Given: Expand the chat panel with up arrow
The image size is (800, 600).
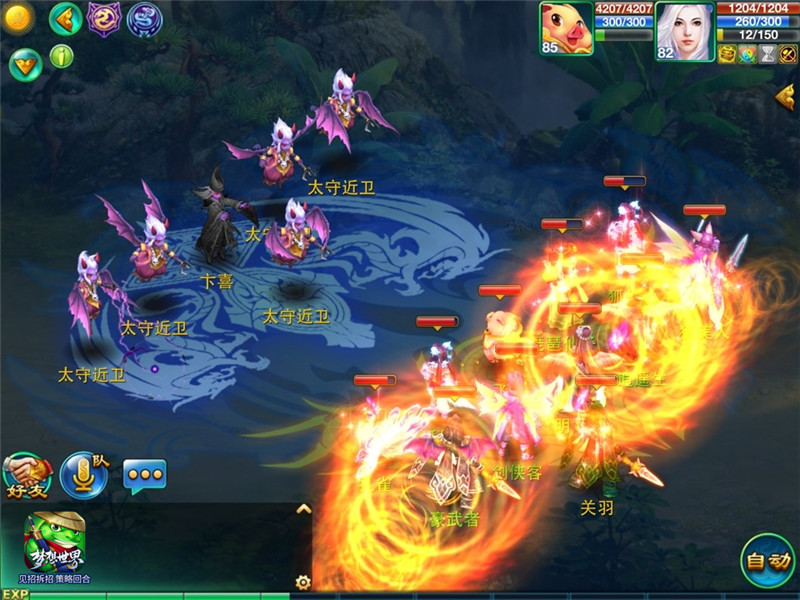Looking at the screenshot, I should [x=304, y=509].
